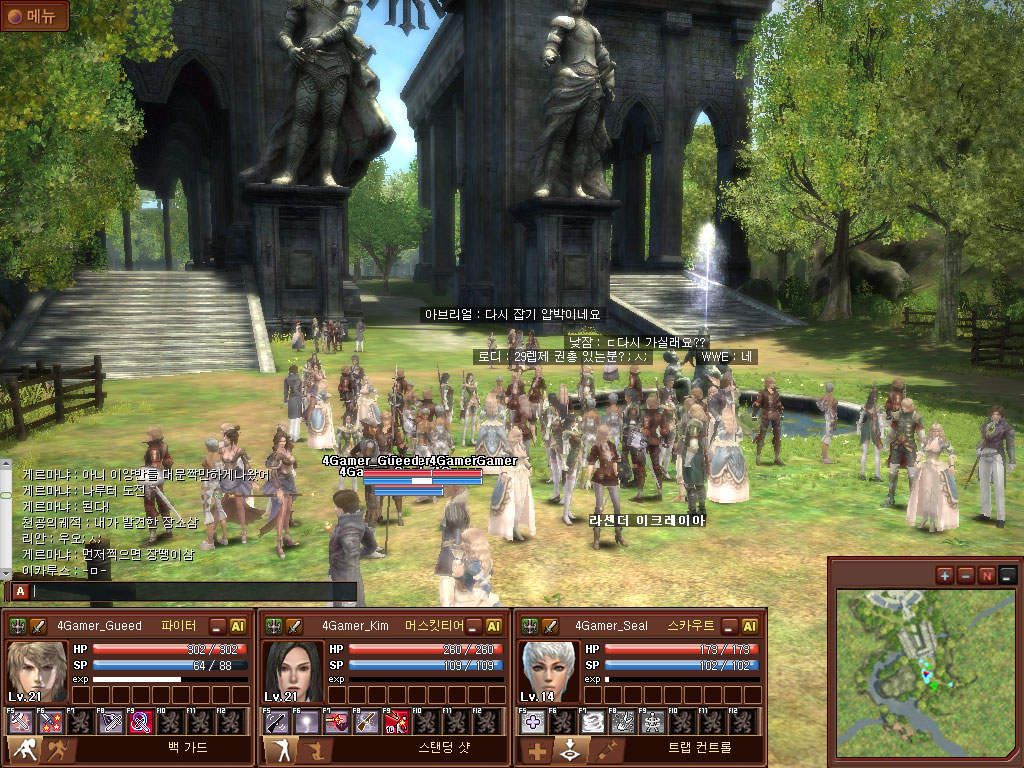Activate the fighter's F9 red ring skill

point(140,721)
